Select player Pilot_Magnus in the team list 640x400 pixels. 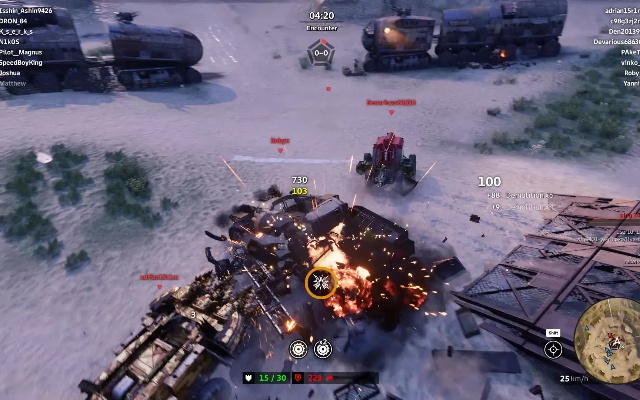tap(22, 52)
